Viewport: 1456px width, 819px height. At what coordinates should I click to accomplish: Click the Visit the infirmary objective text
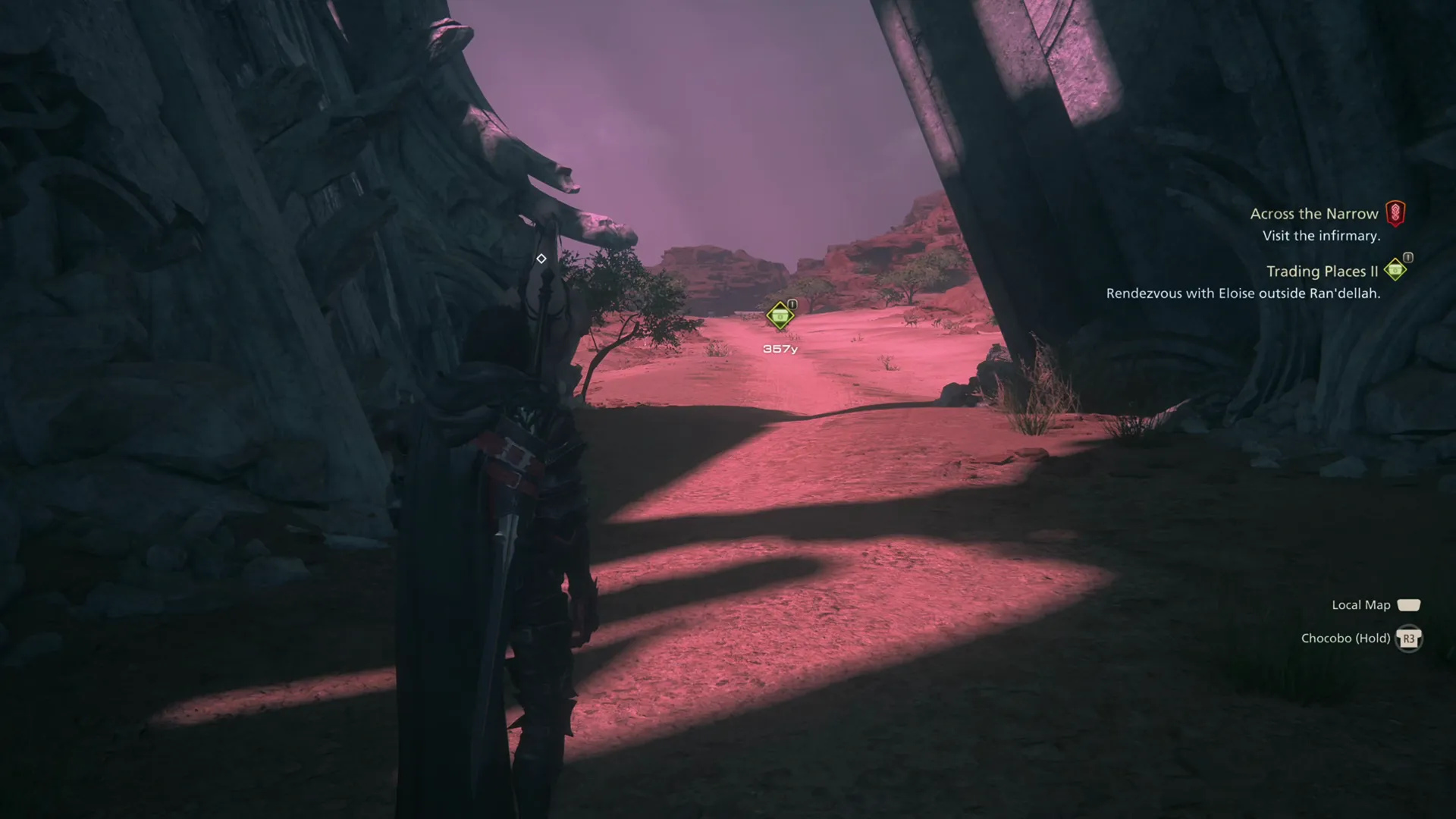point(1320,236)
